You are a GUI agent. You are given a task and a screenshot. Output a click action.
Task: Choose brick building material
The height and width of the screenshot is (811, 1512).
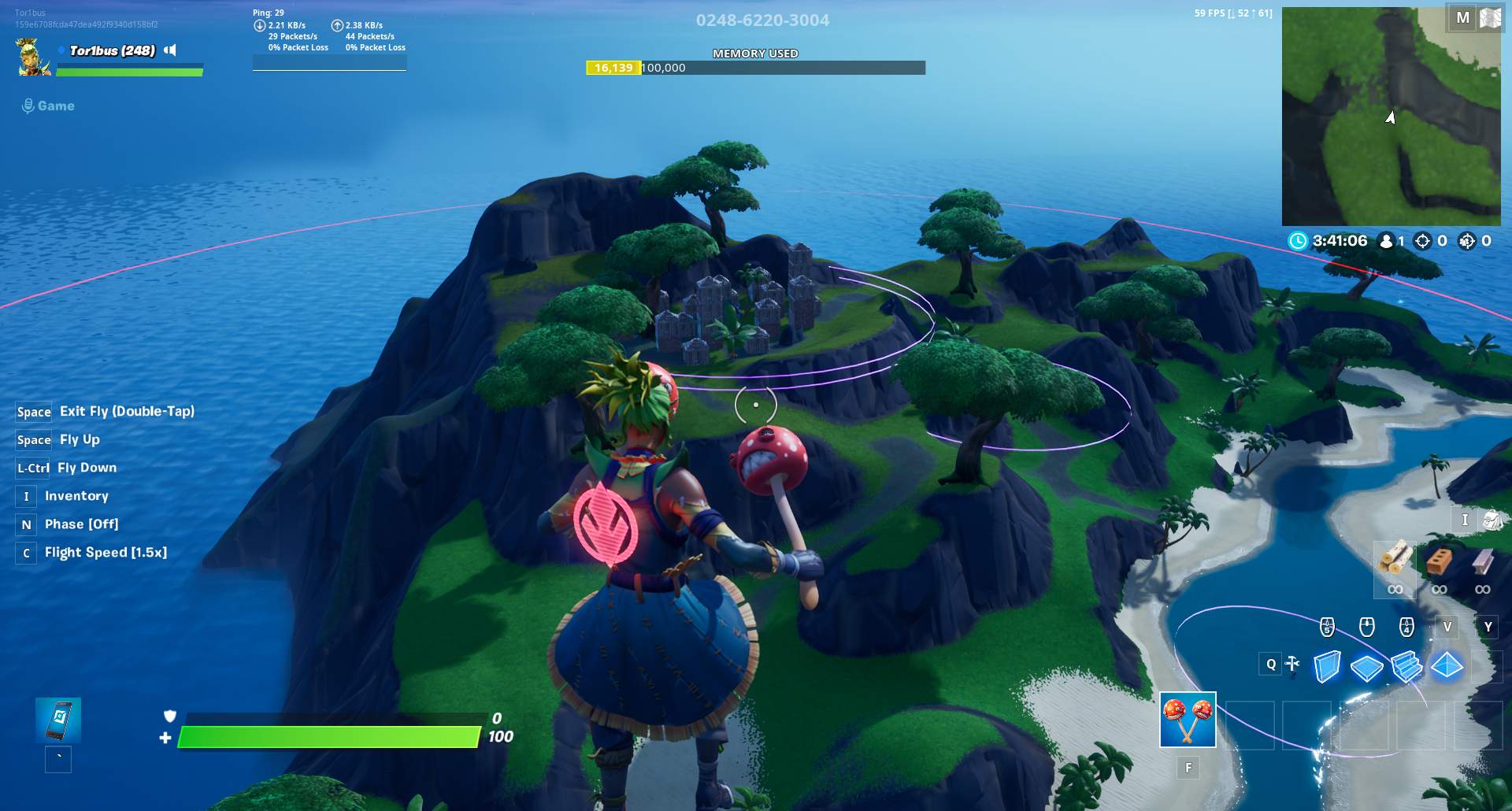click(1439, 560)
